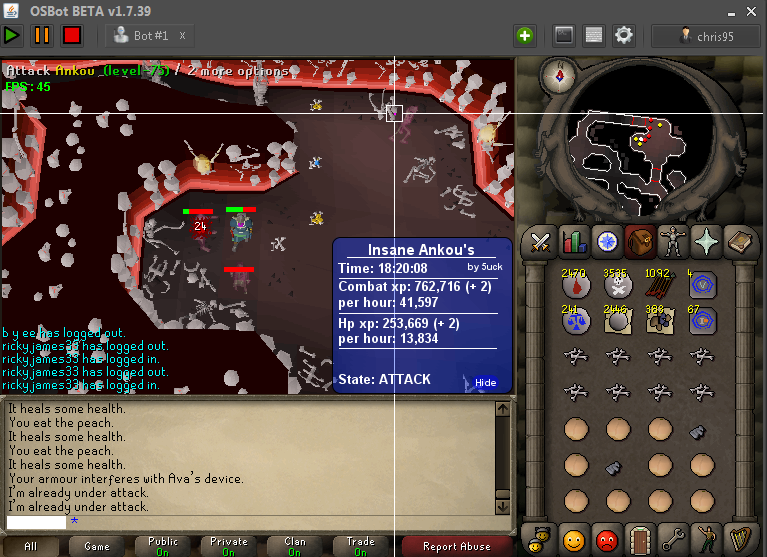Open the Worn Equipment tab
Viewport: 767px width, 557px height.
pyautogui.click(x=672, y=242)
